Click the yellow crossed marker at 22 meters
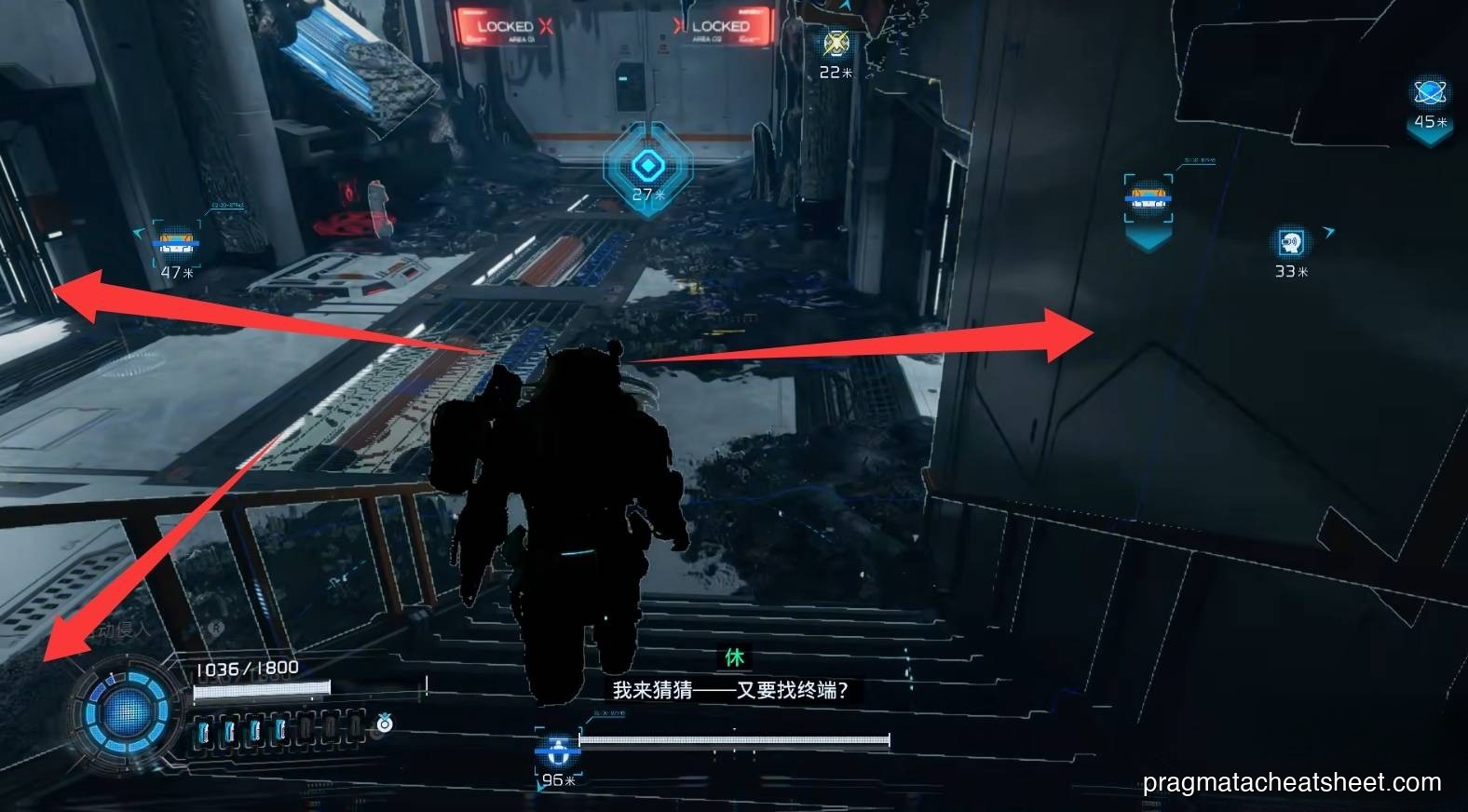This screenshot has height=812, width=1468. click(x=836, y=44)
